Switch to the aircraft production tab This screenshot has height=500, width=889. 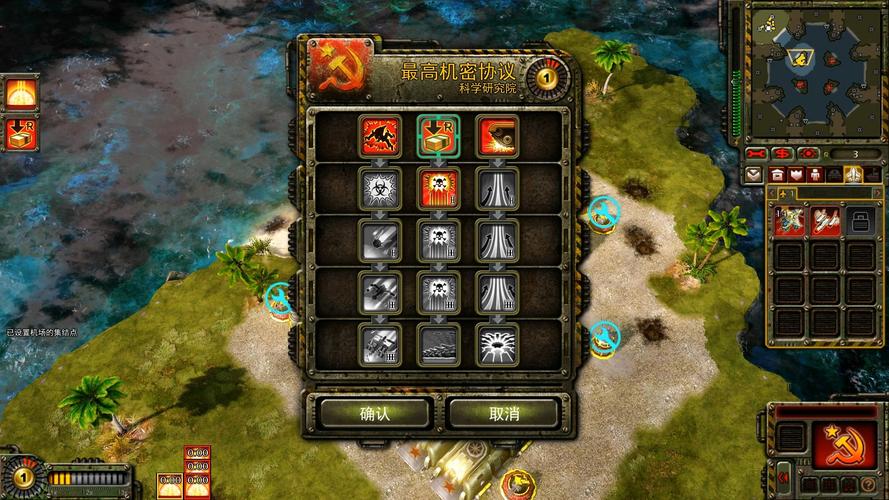(x=853, y=174)
